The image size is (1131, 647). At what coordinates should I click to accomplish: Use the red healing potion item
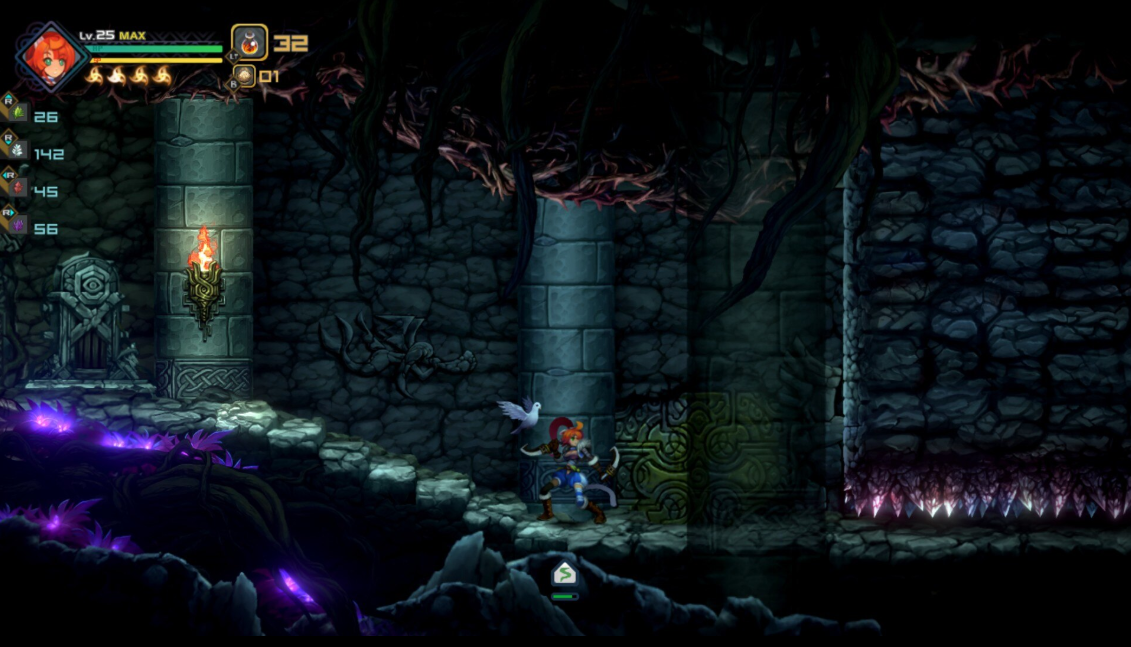(x=250, y=43)
